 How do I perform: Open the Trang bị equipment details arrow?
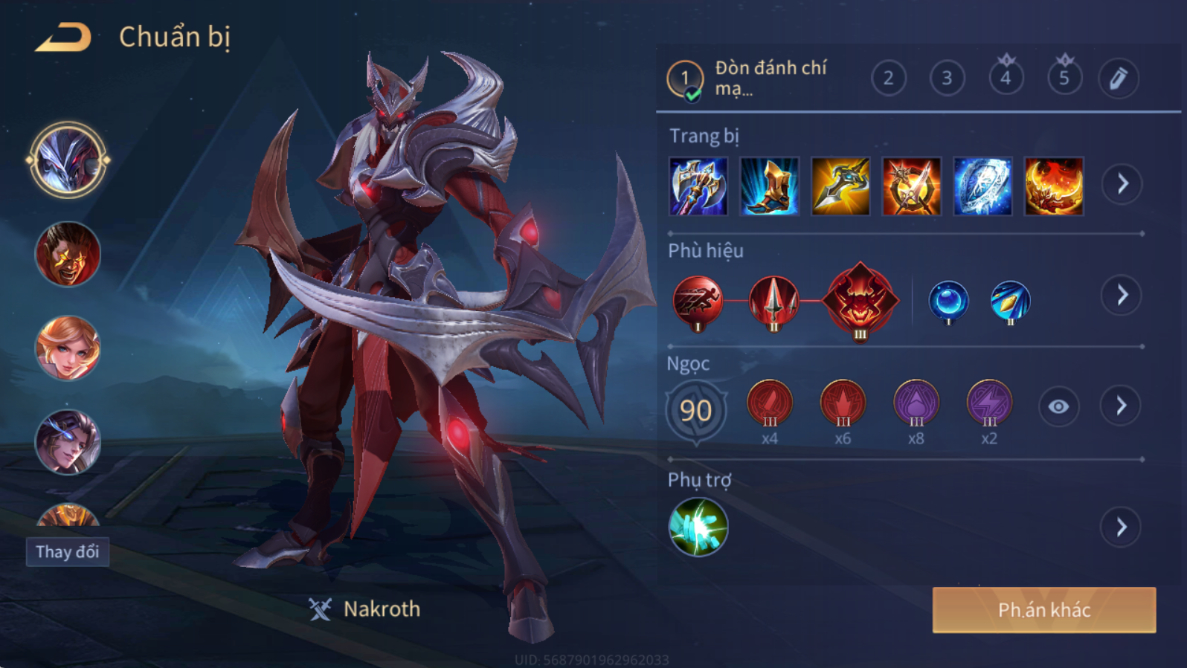coord(1122,184)
